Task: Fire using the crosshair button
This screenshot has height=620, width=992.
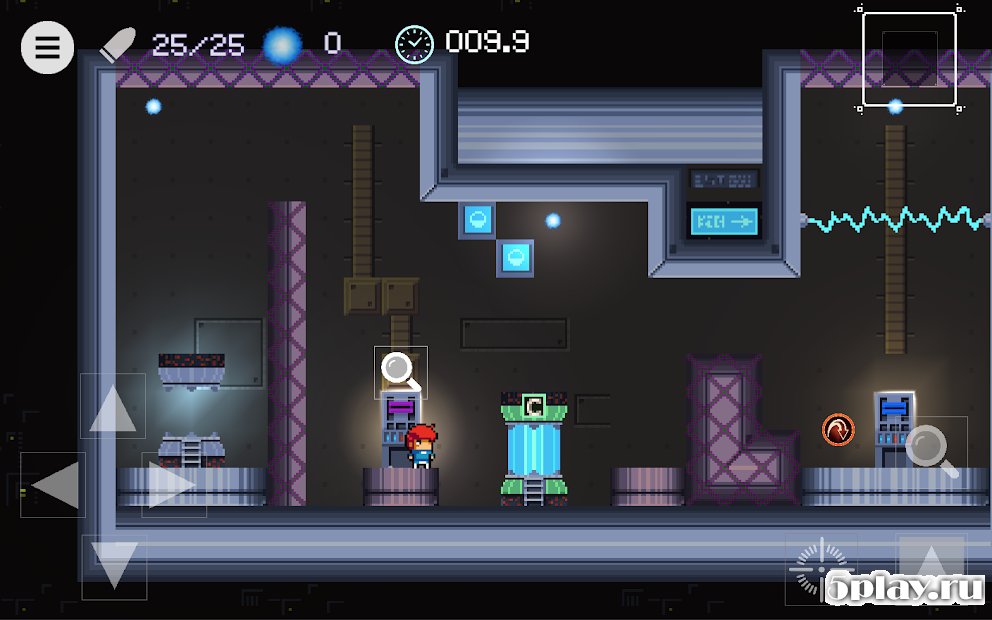Action: point(820,570)
